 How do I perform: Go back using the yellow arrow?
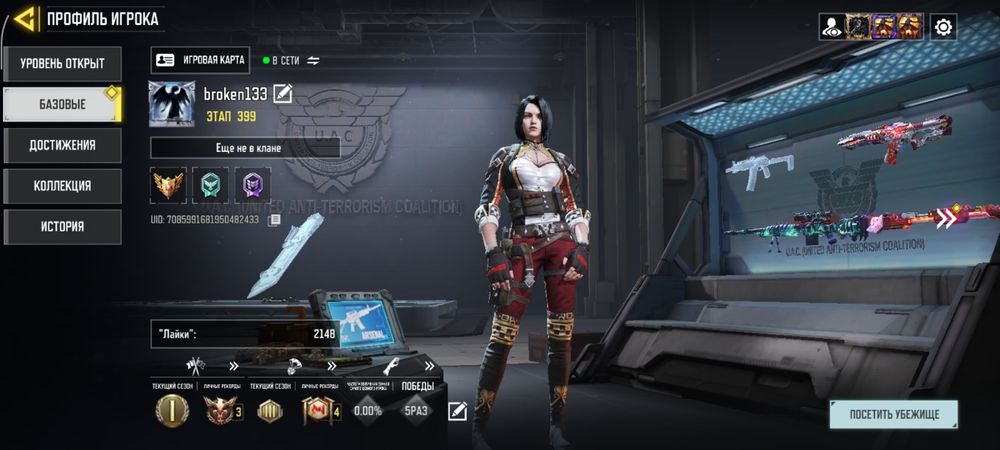coord(26,18)
